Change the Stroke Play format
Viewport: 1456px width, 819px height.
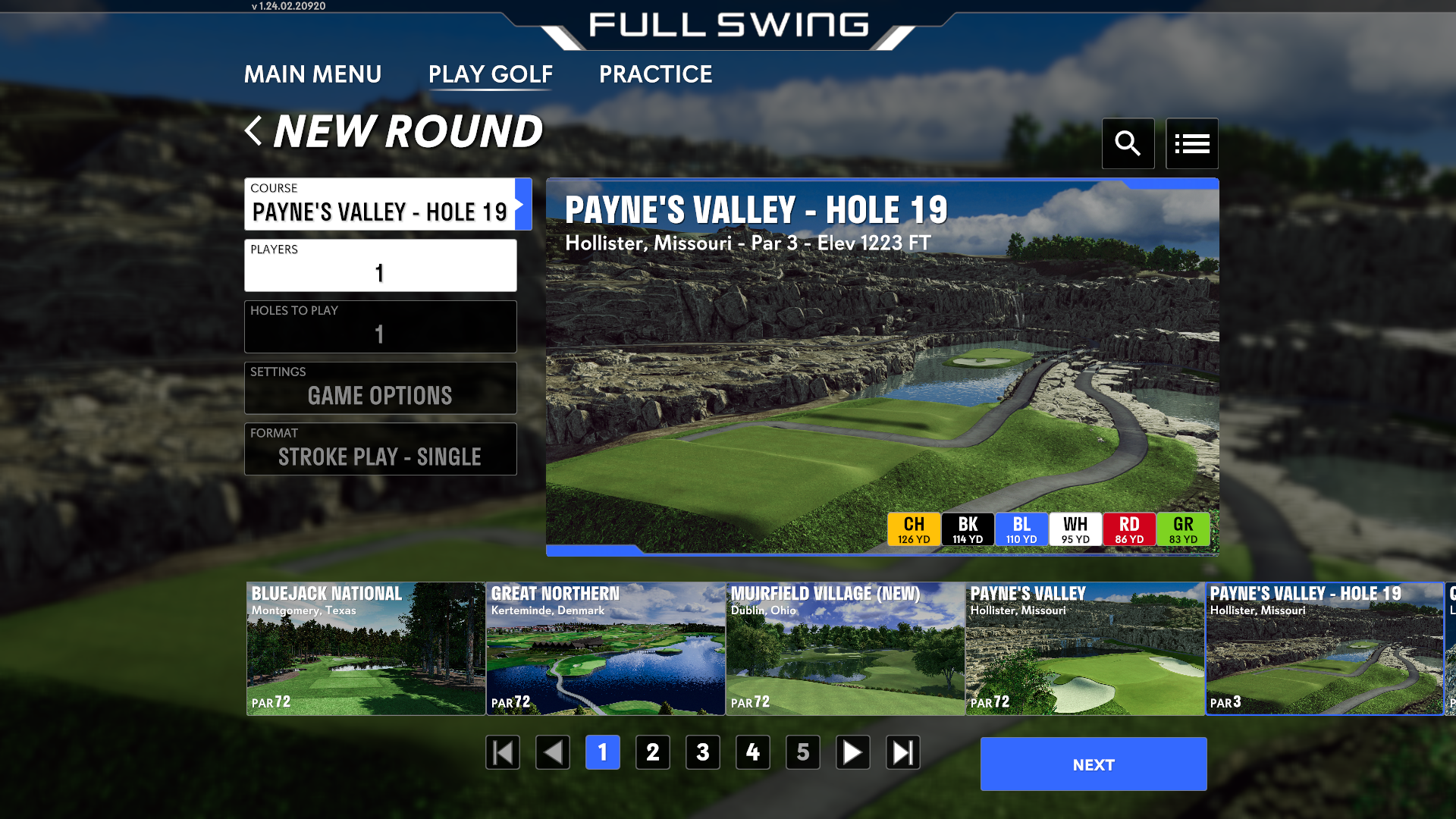click(x=381, y=449)
